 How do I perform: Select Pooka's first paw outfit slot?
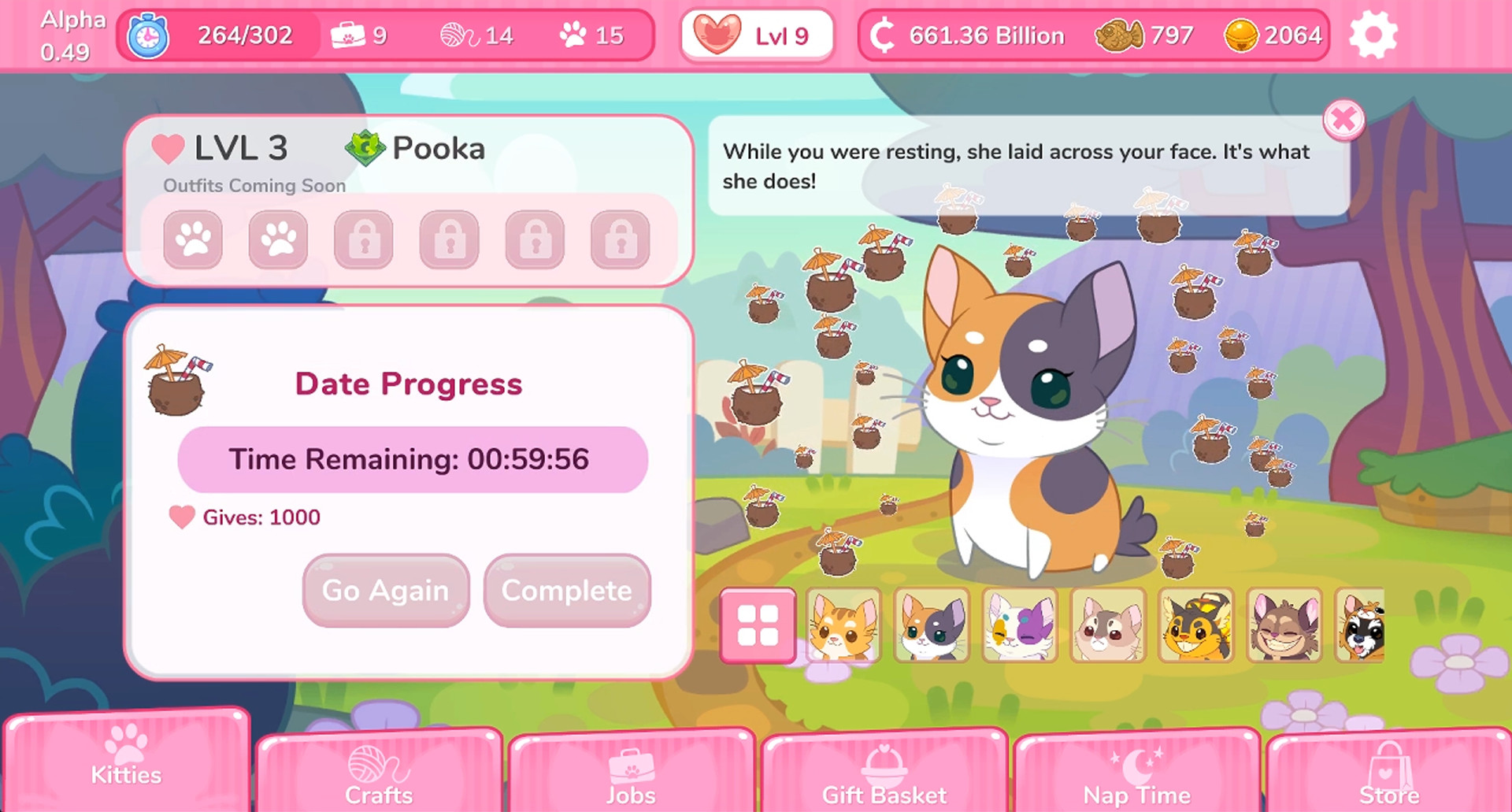tap(193, 240)
